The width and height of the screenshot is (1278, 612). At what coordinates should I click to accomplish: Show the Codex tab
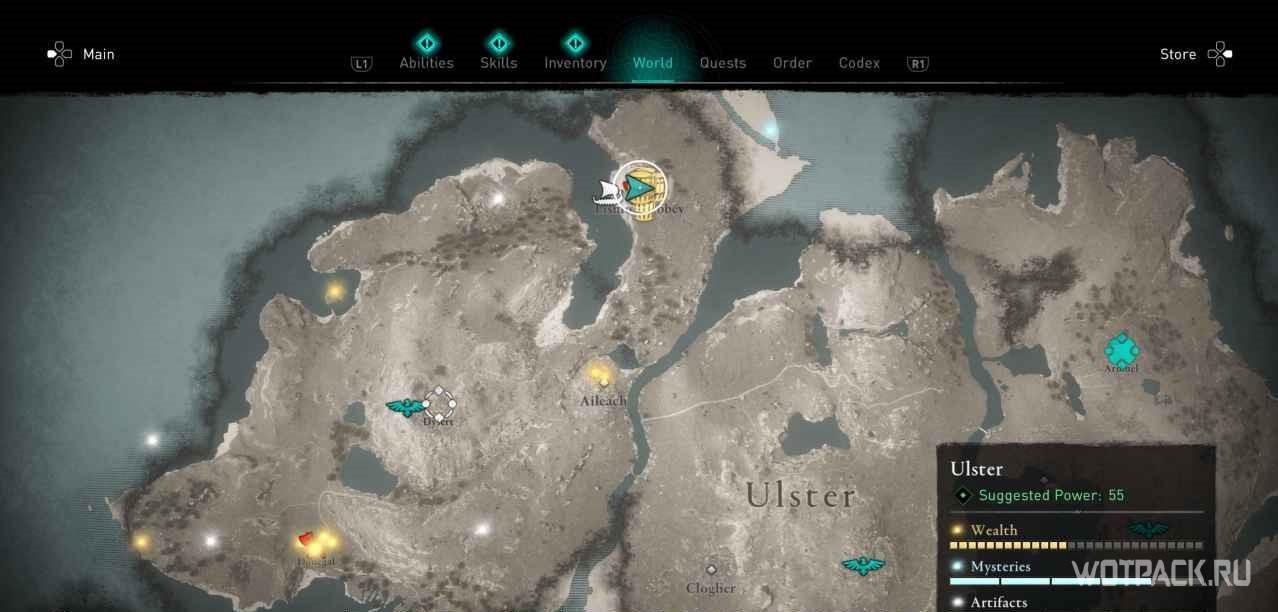coord(859,62)
